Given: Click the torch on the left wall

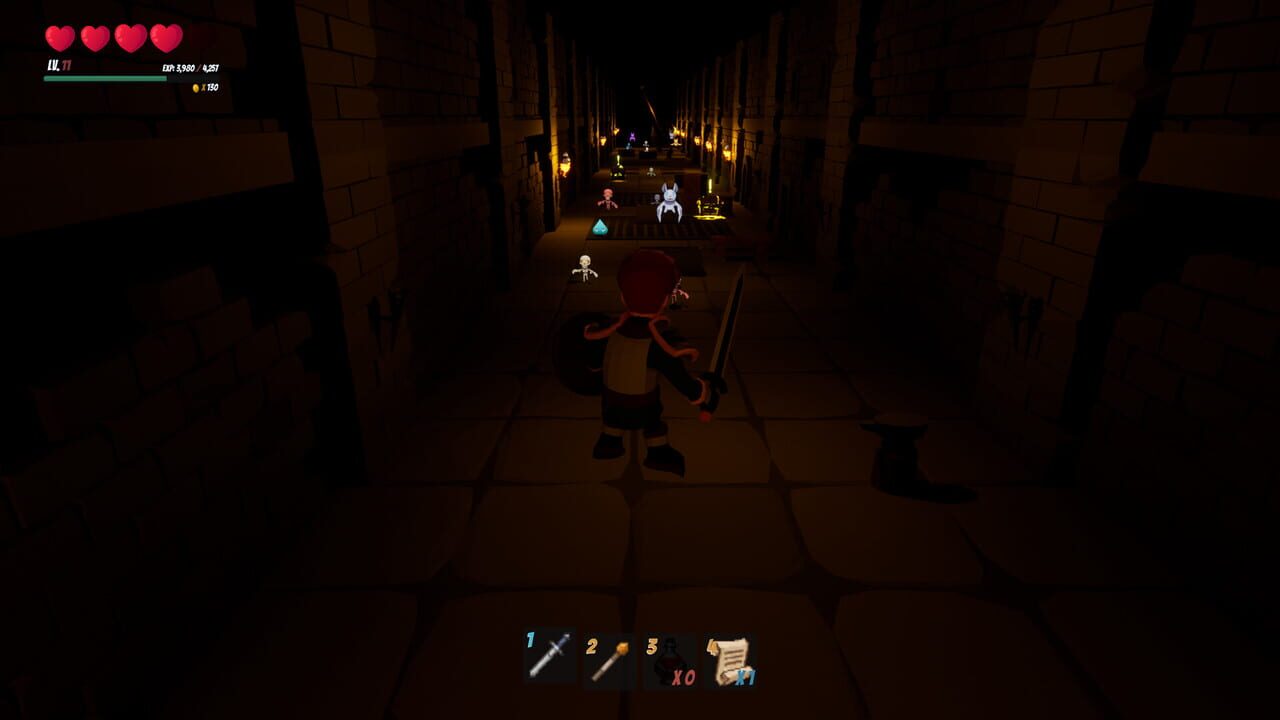Looking at the screenshot, I should [x=564, y=161].
